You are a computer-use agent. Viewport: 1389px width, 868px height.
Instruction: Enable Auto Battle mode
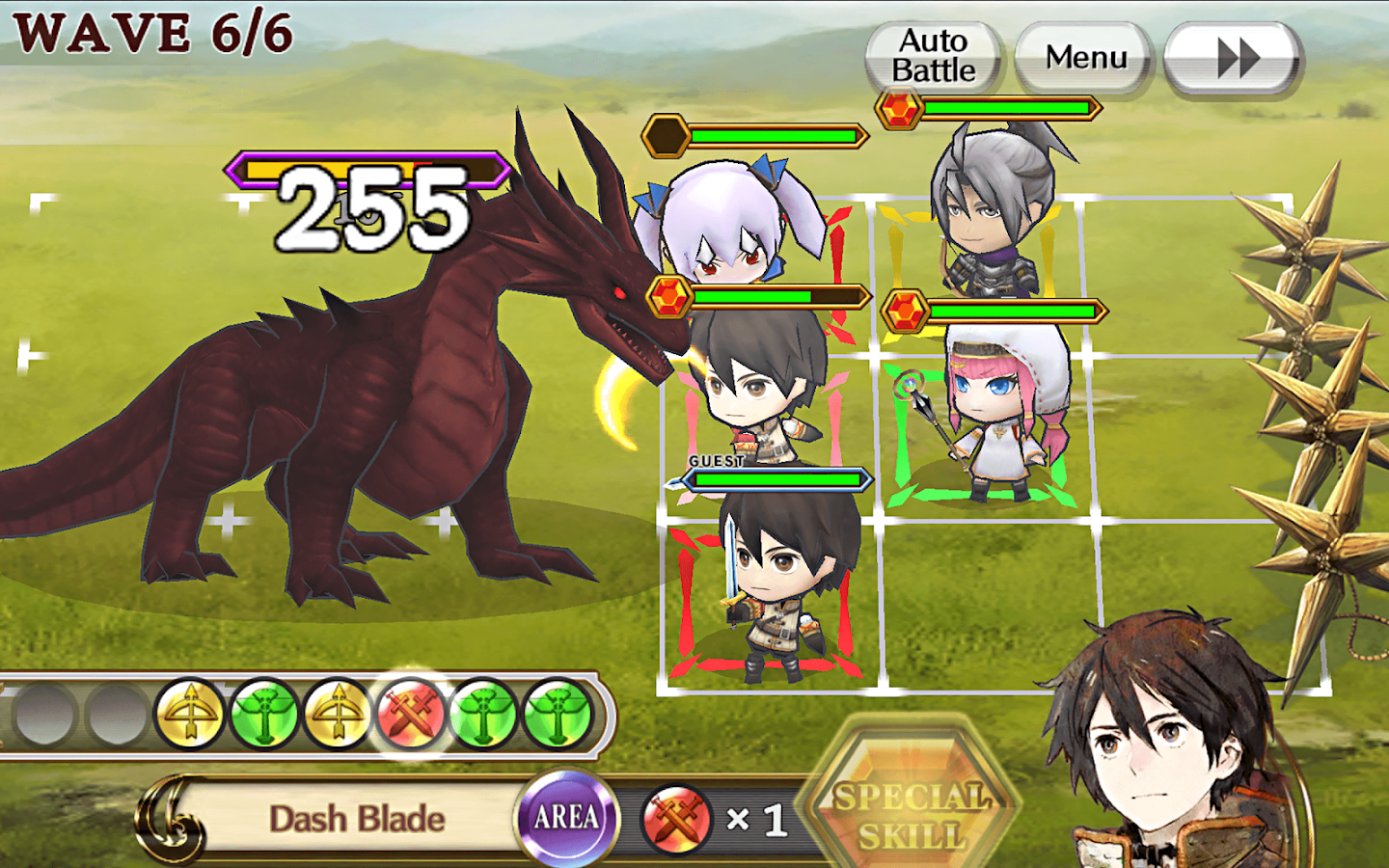click(932, 56)
